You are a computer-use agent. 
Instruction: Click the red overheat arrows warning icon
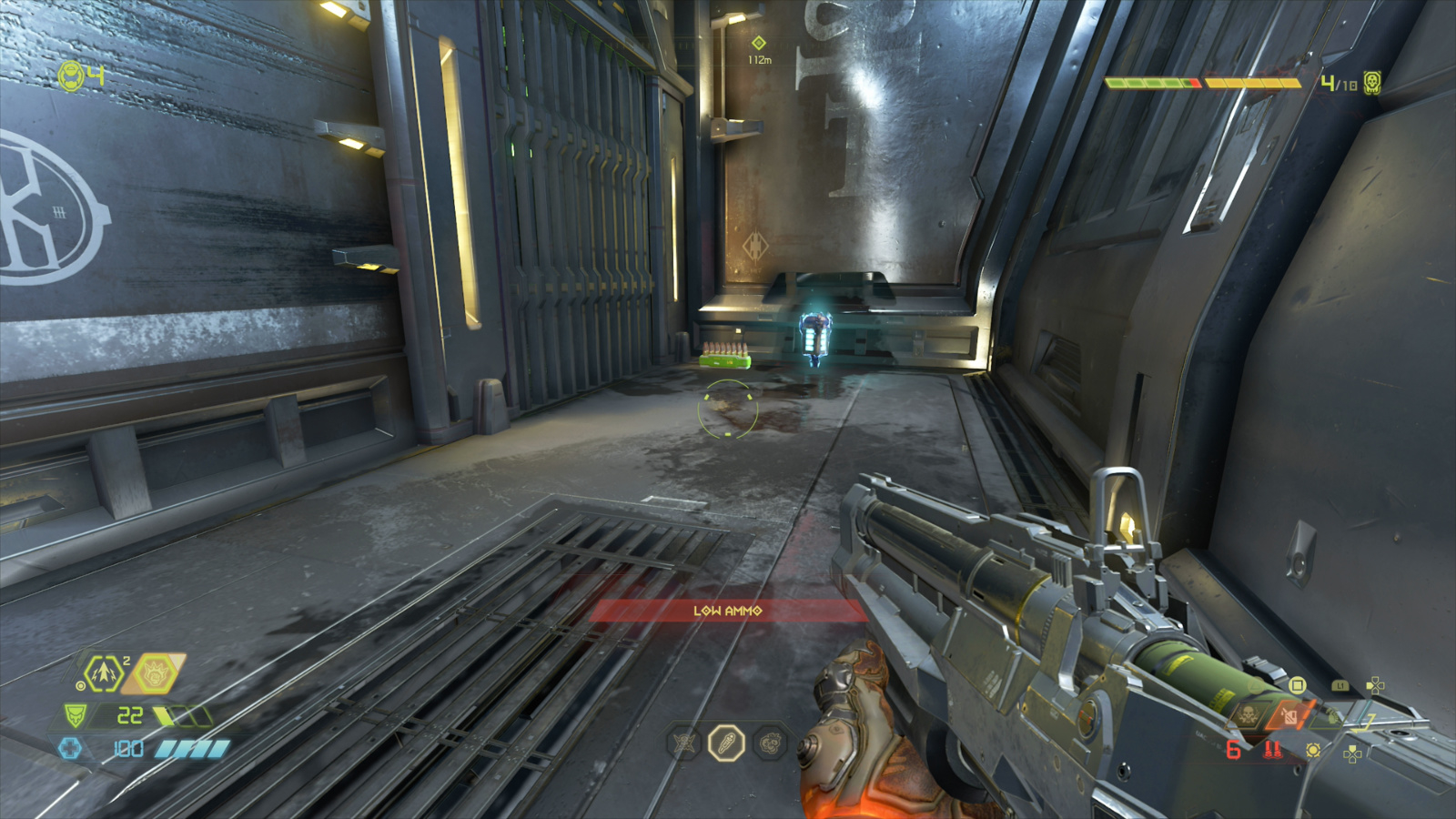pyautogui.click(x=1273, y=750)
